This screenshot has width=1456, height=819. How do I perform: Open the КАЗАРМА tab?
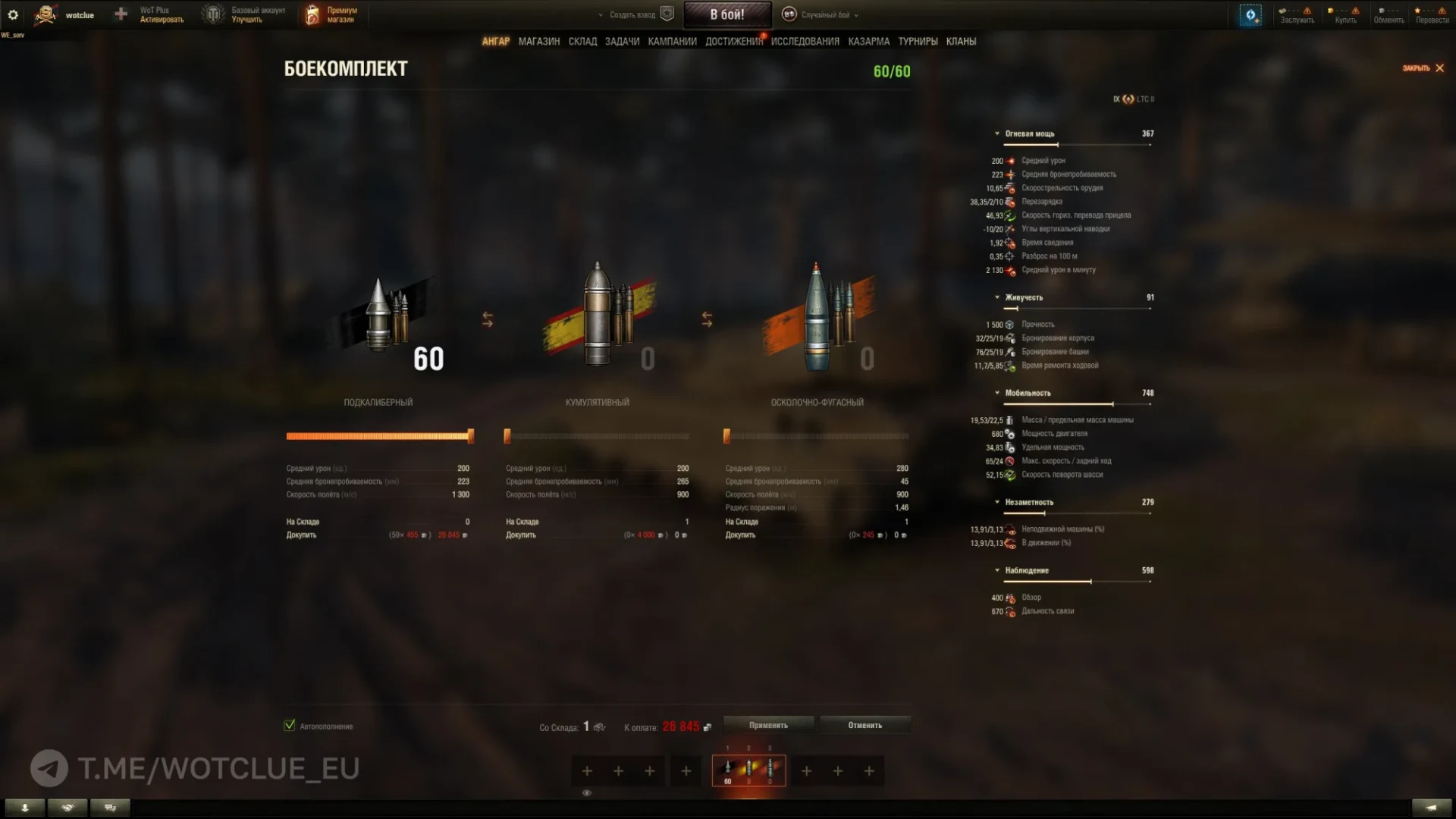pyautogui.click(x=869, y=41)
